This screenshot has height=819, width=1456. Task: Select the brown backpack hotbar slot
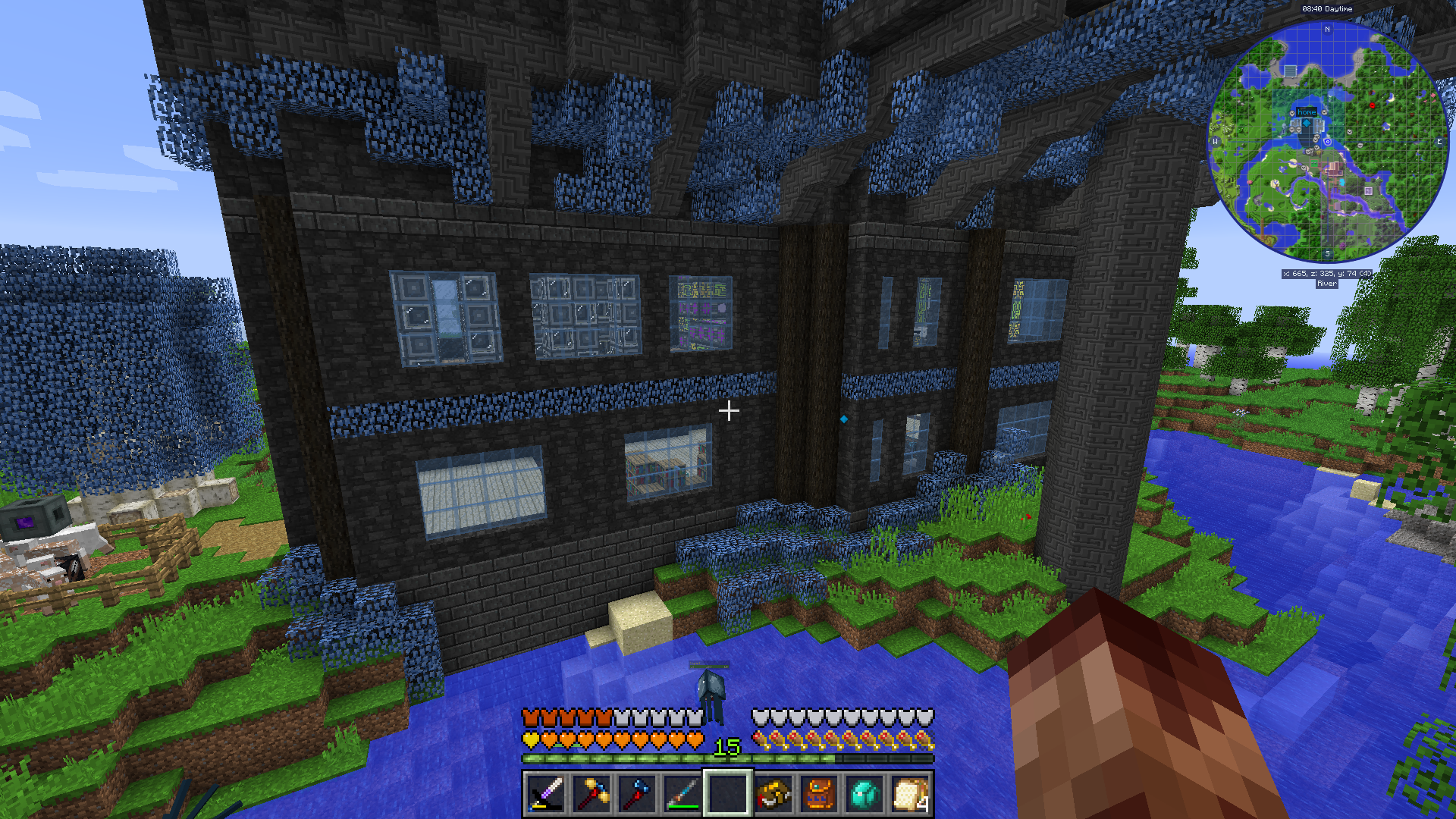(x=819, y=794)
